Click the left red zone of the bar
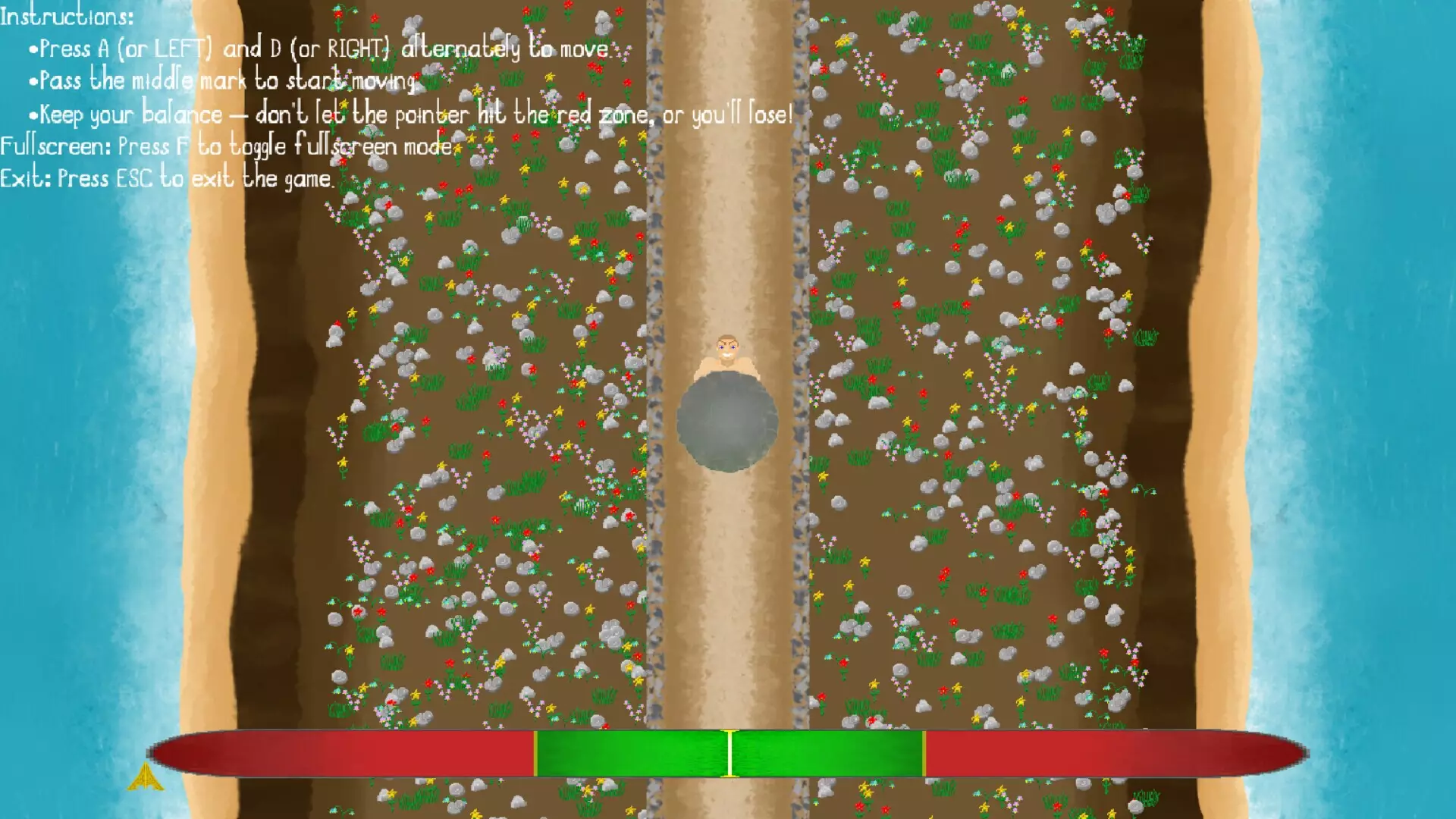This screenshot has width=1456, height=819. click(341, 753)
